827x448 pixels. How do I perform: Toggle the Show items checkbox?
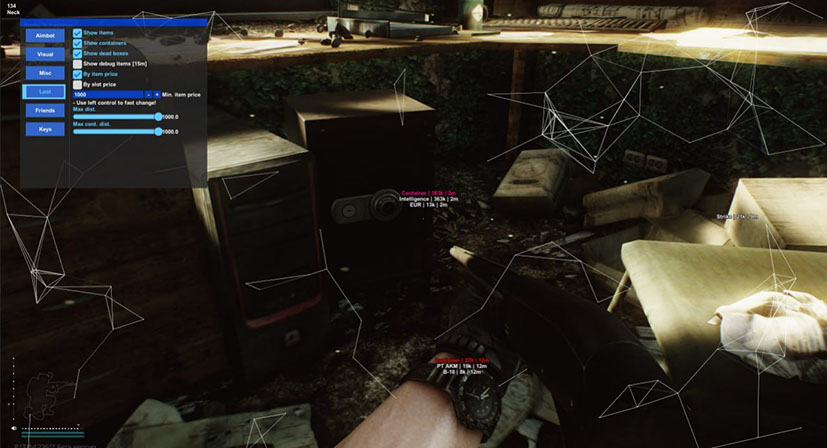pos(78,33)
